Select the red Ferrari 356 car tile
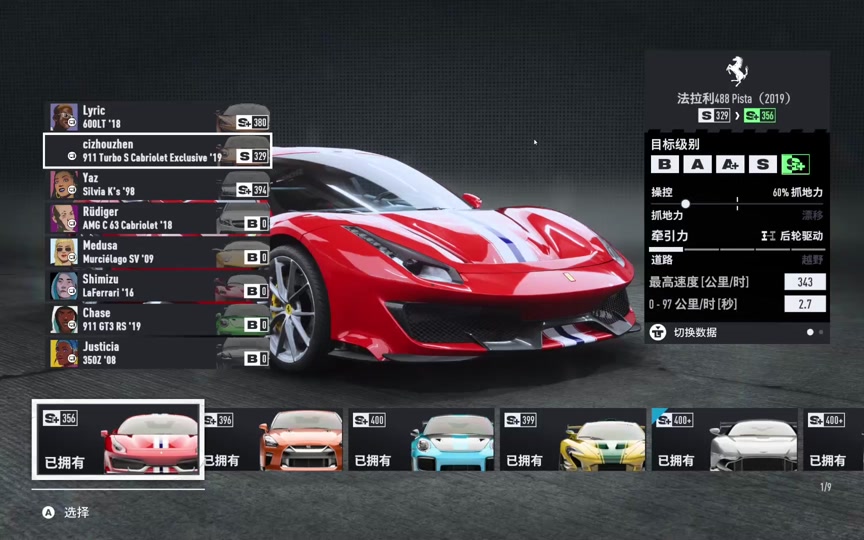 coord(118,440)
